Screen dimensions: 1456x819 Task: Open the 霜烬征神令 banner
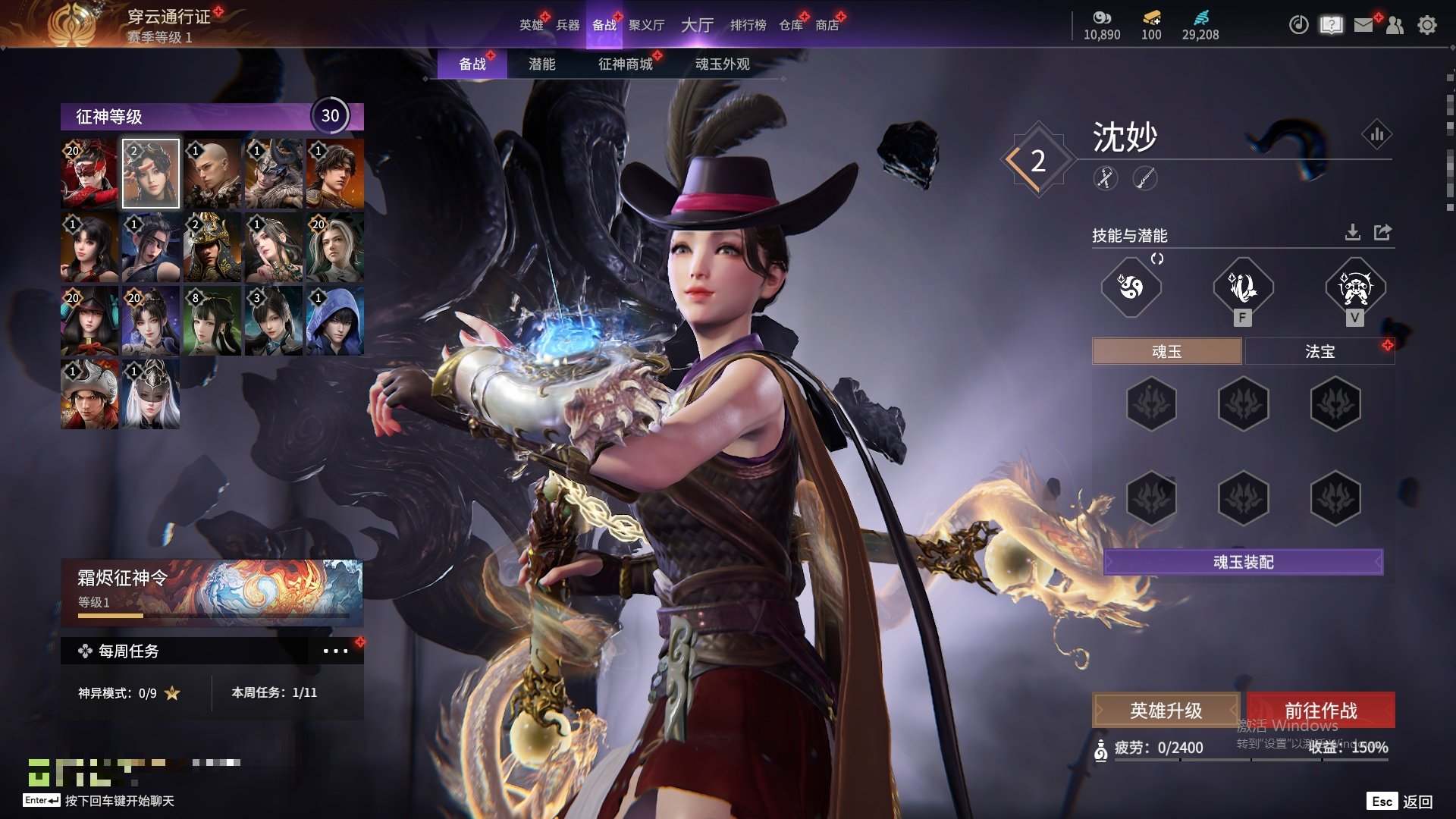click(212, 592)
